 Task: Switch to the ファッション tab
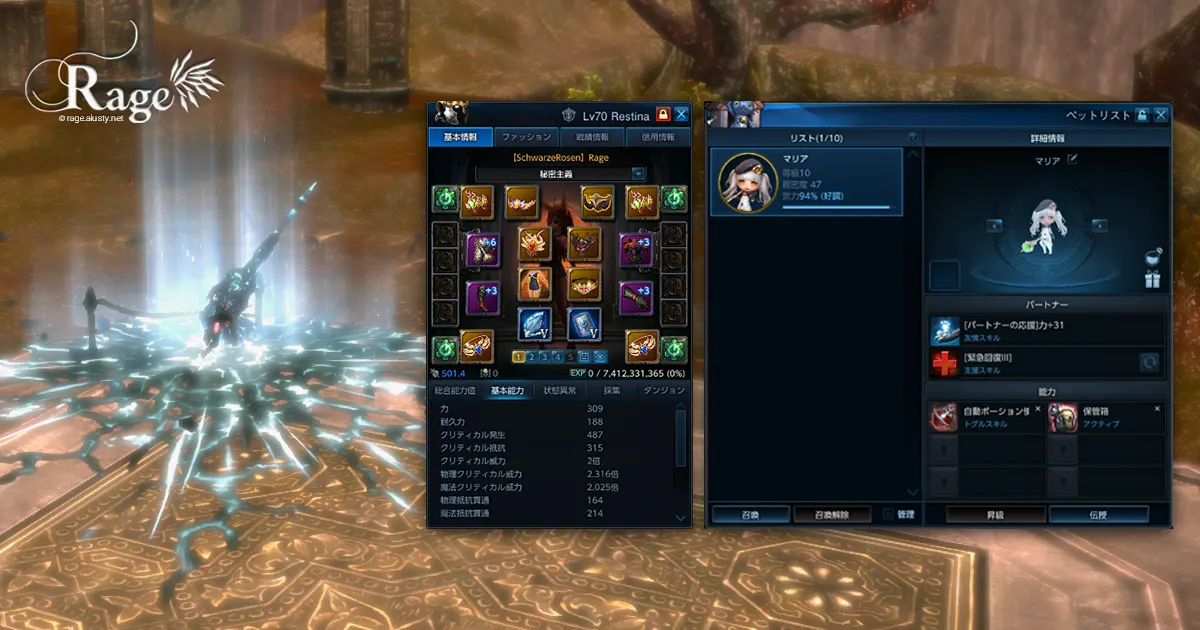(526, 137)
